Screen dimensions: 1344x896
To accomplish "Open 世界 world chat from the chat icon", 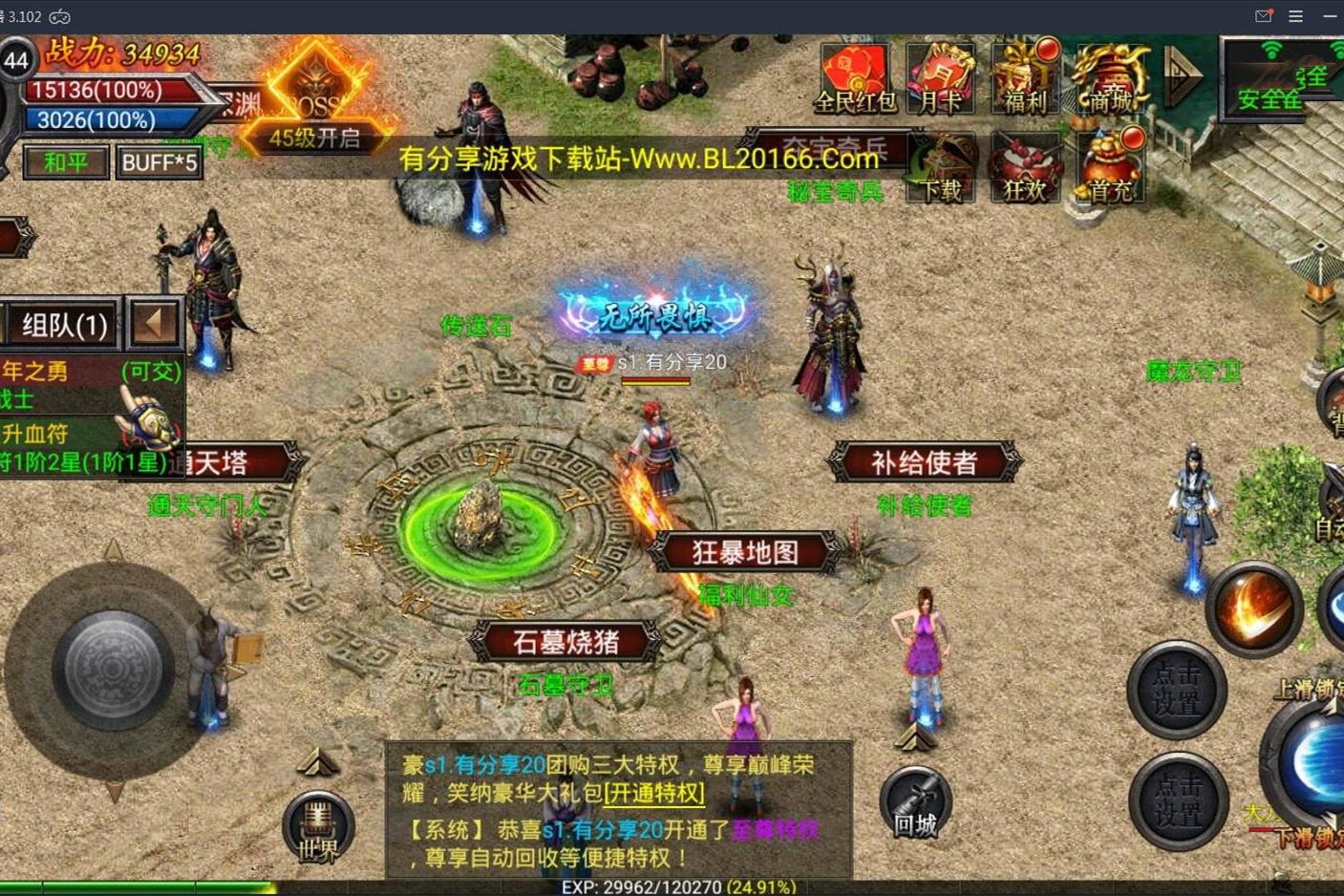I will click(320, 823).
